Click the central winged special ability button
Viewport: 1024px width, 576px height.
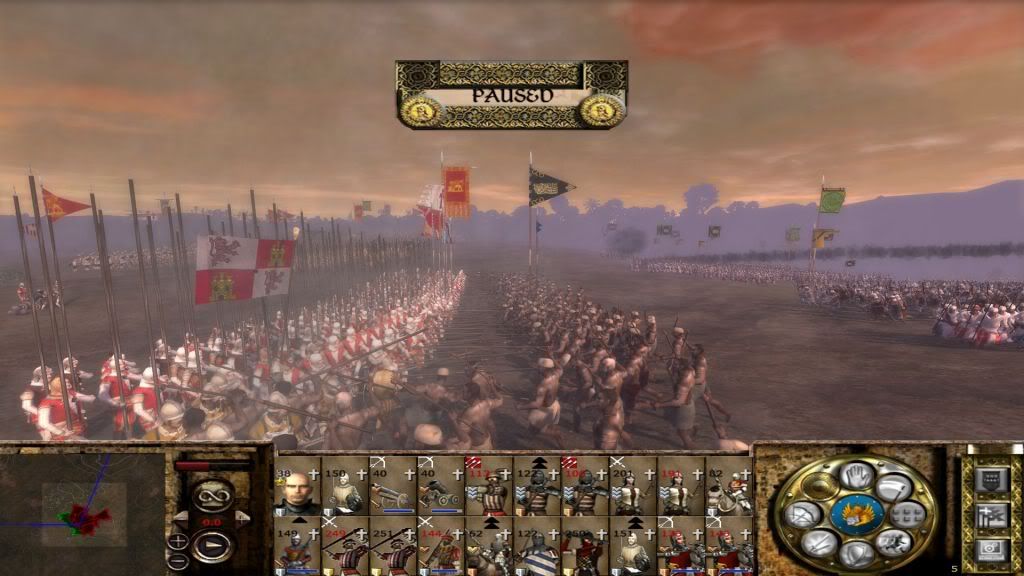pos(856,514)
